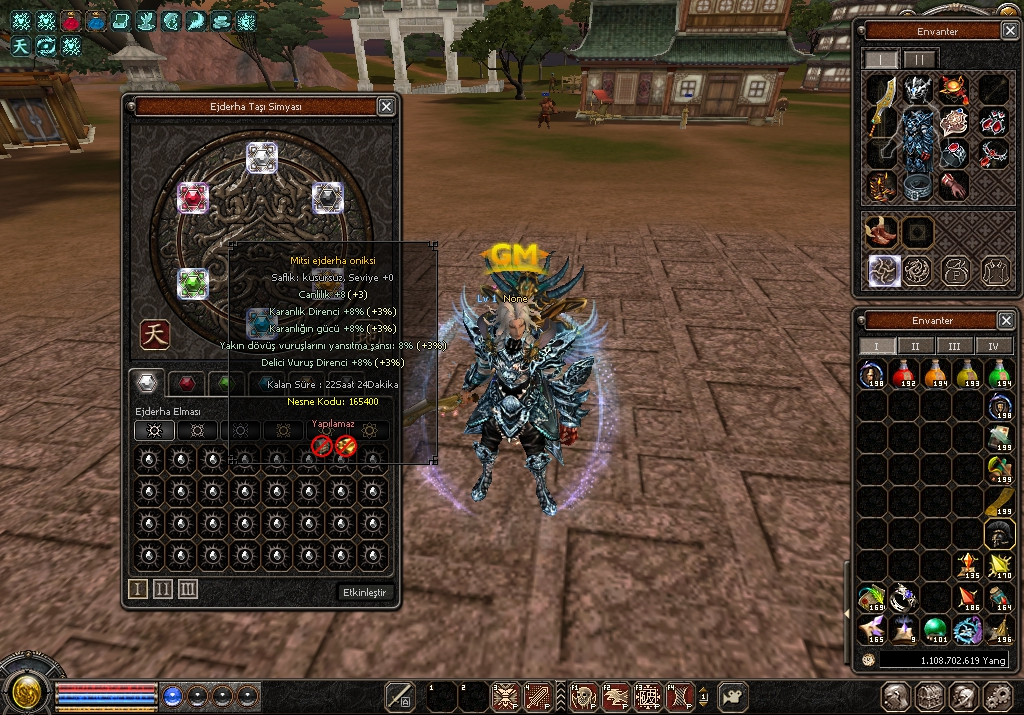Select the red dragon stone slot
The image size is (1024, 715).
(x=192, y=197)
